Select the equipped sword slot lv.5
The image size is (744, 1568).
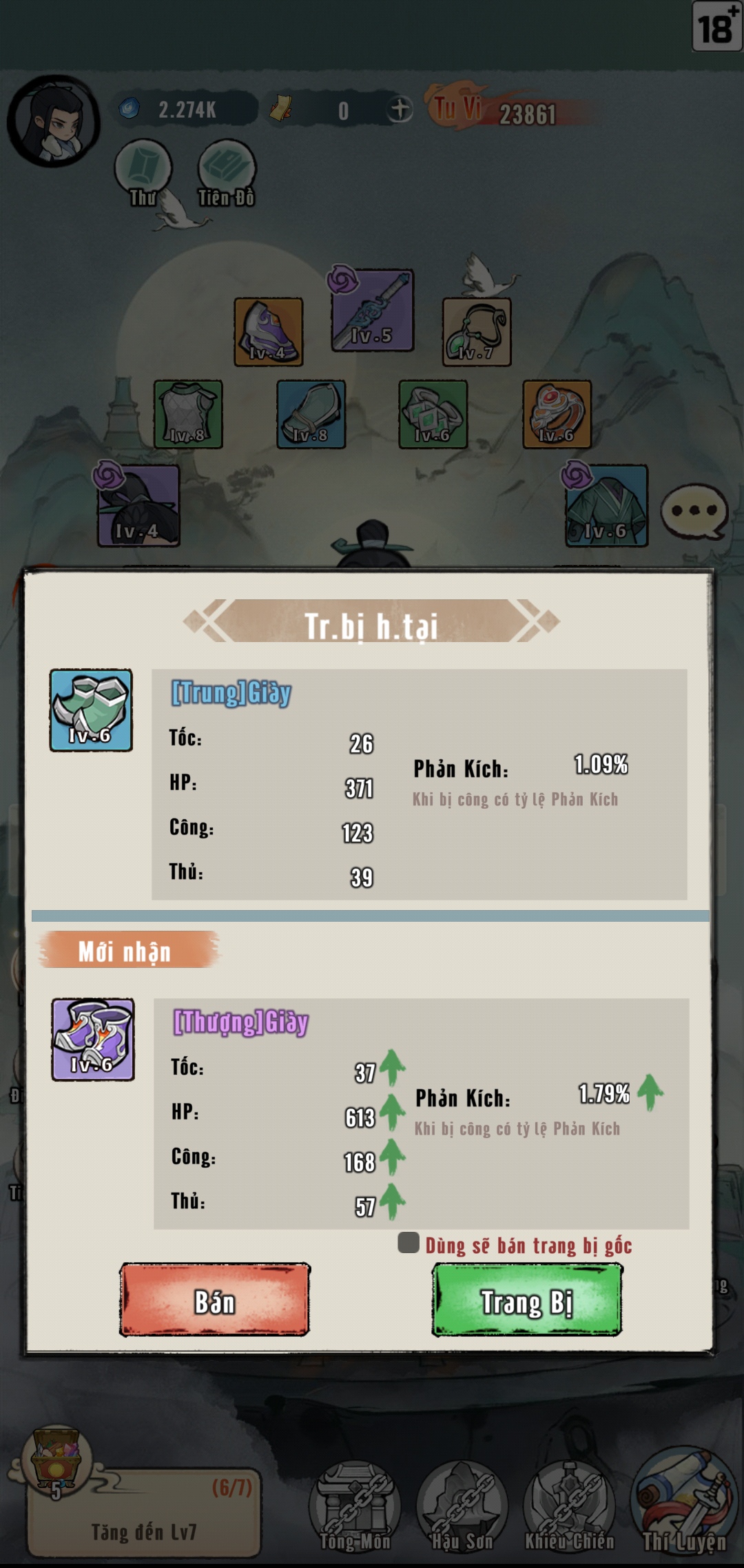click(x=373, y=310)
